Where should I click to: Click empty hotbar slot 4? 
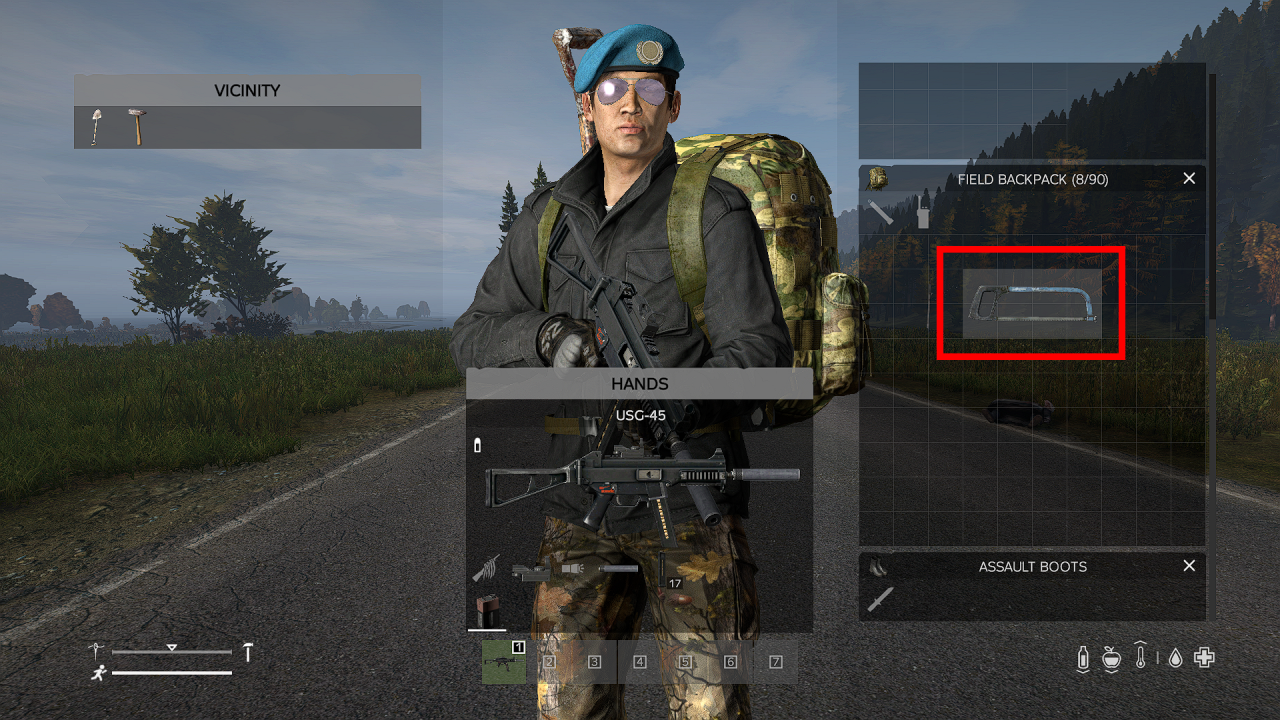point(639,661)
